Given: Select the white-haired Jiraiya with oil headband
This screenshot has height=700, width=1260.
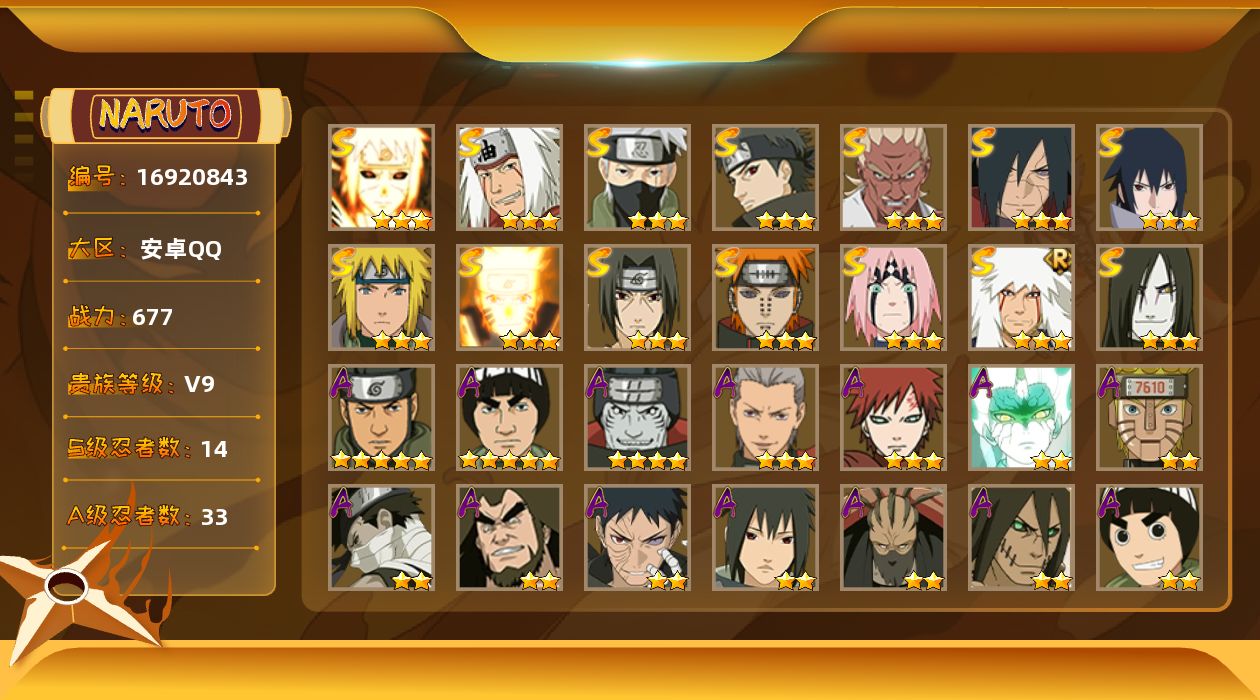Looking at the screenshot, I should [x=510, y=178].
